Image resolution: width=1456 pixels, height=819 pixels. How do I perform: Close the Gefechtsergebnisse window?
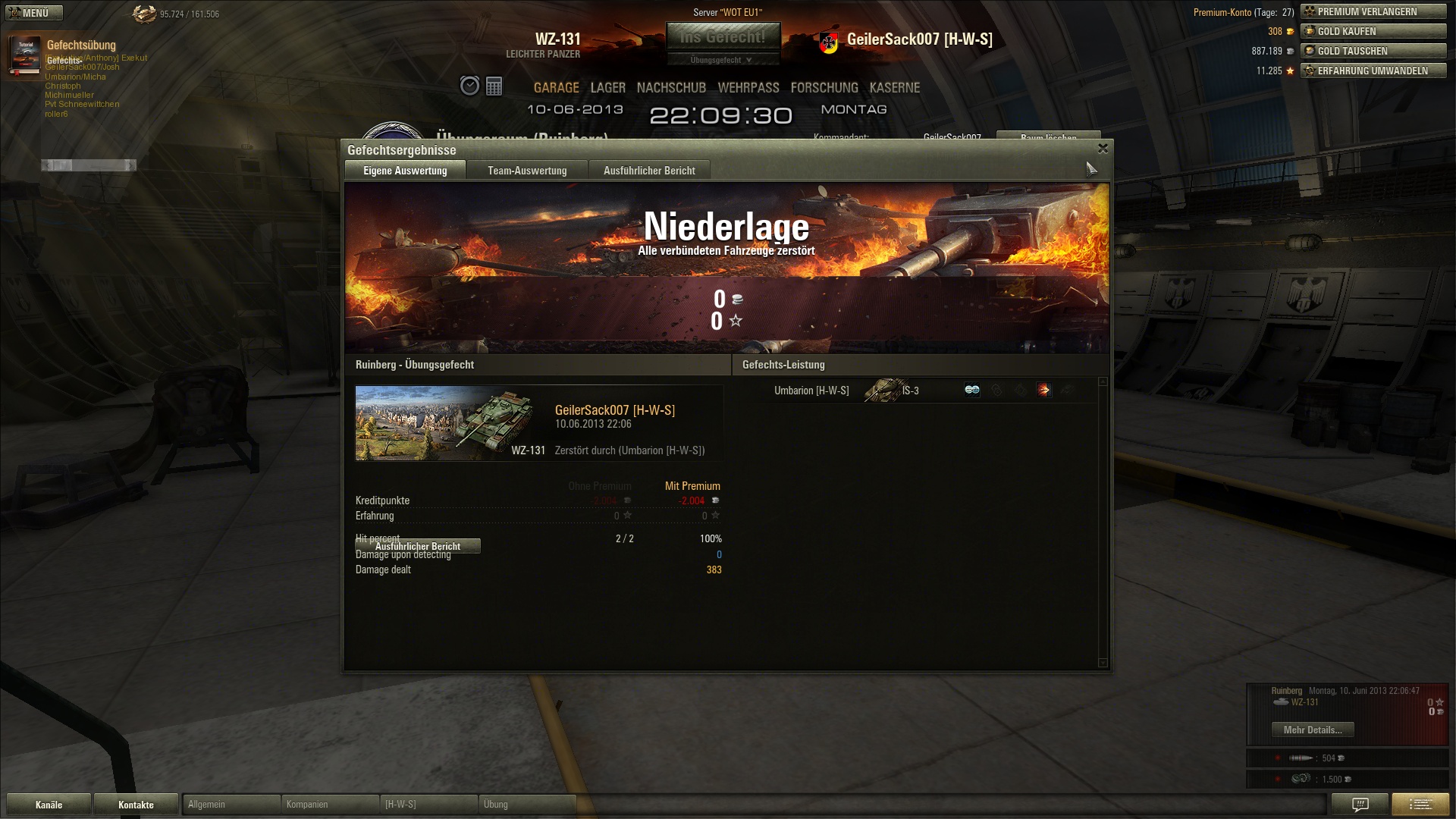click(1103, 149)
